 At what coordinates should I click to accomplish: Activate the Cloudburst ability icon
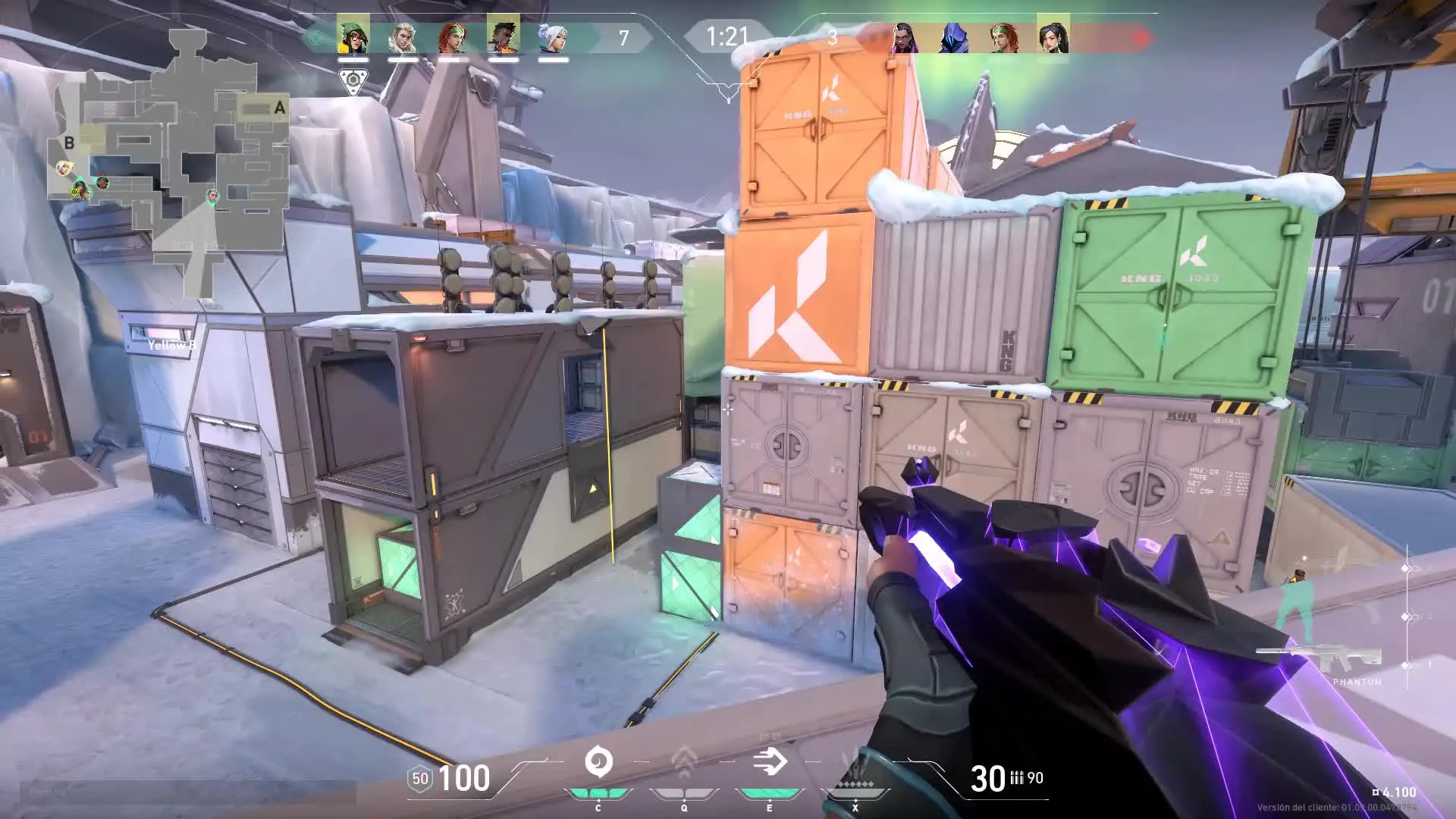pyautogui.click(x=598, y=762)
